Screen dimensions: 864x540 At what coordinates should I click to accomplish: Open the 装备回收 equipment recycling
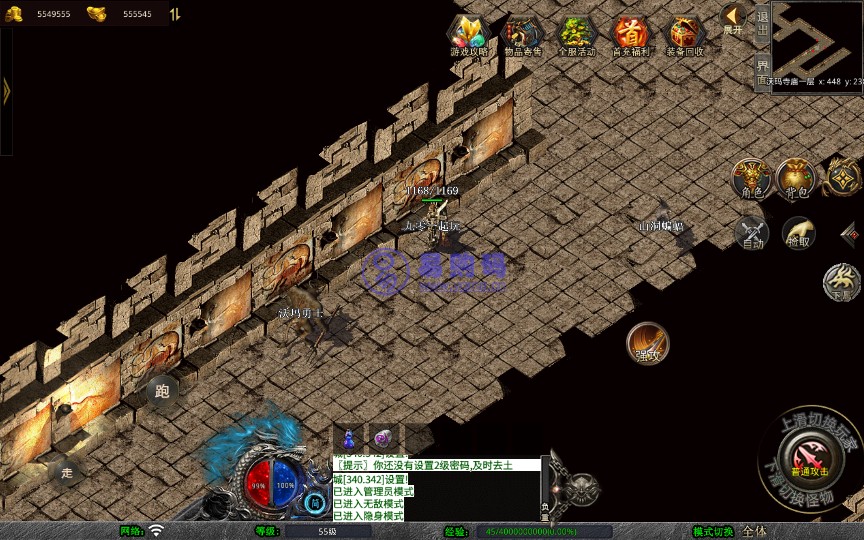click(x=685, y=36)
